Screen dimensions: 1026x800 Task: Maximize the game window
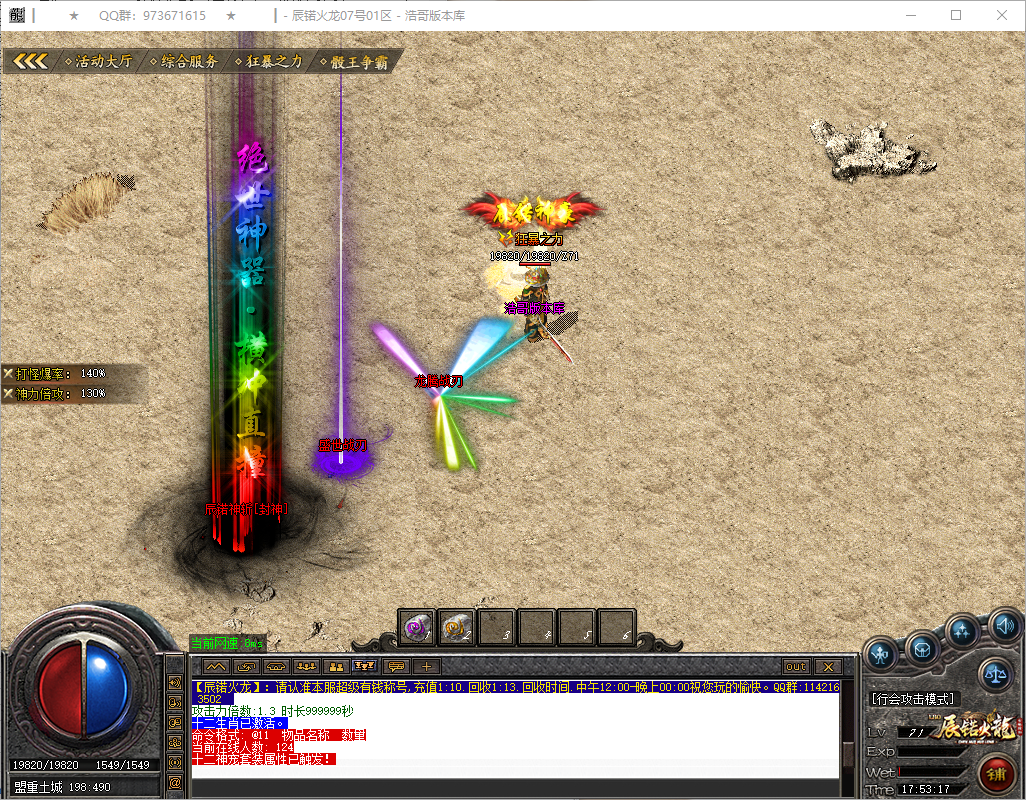coord(956,16)
